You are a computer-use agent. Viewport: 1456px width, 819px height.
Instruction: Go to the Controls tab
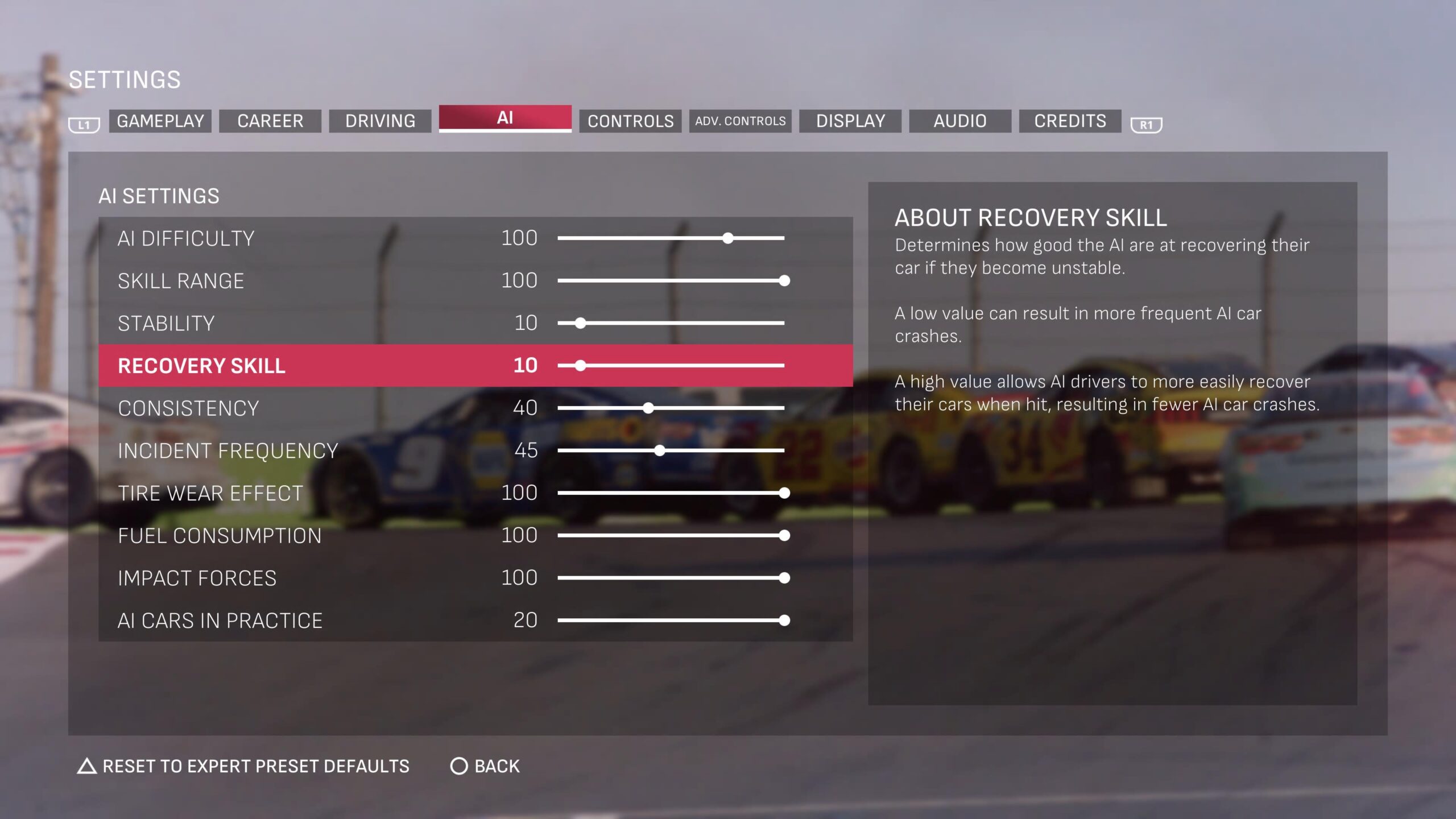(630, 121)
